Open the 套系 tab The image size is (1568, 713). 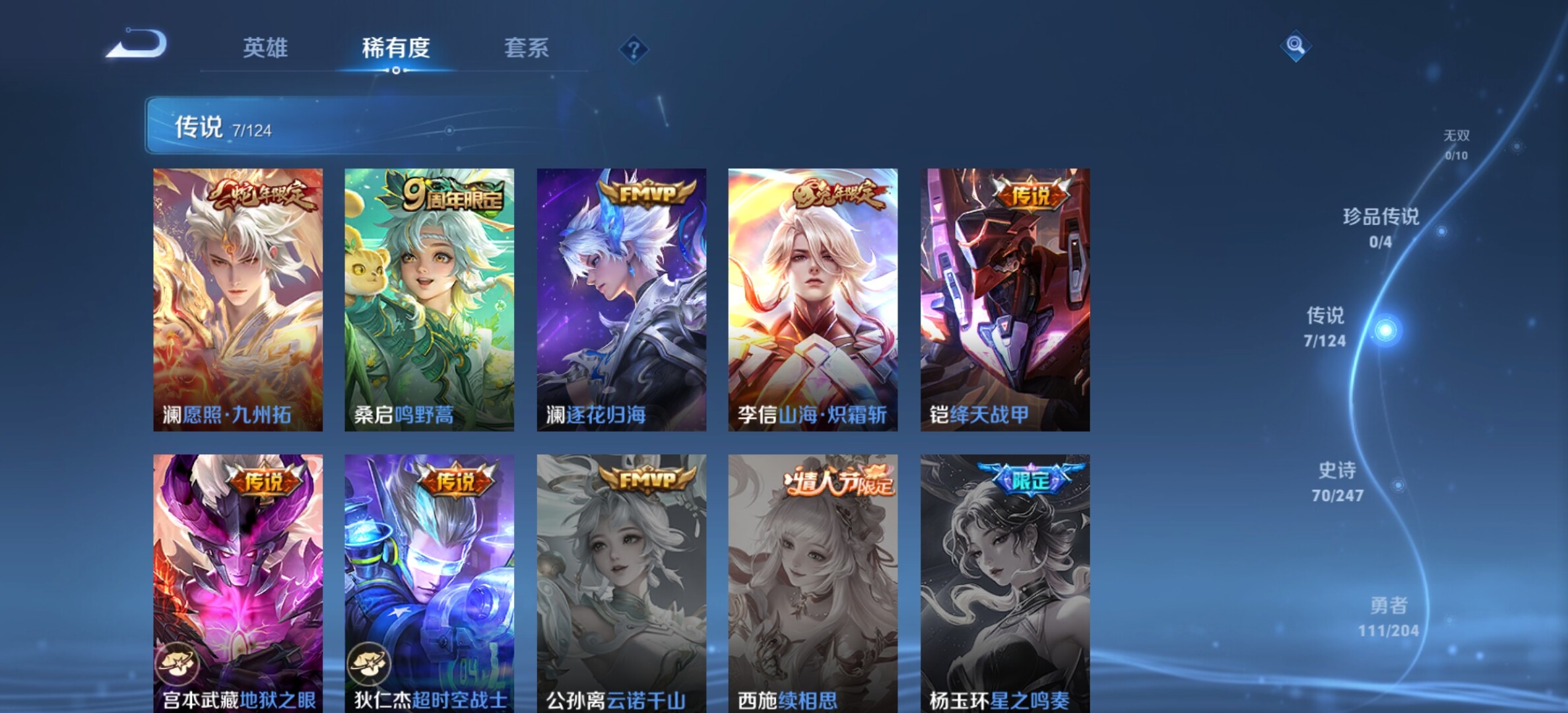click(526, 48)
